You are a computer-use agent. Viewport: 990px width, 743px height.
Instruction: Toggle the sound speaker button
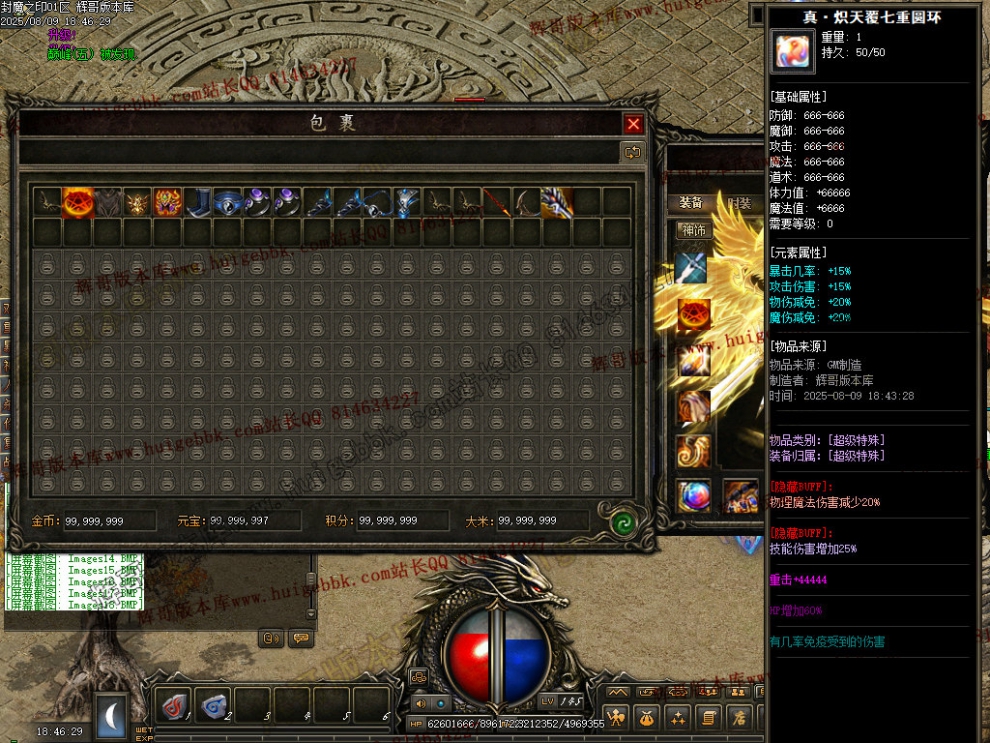(420, 704)
